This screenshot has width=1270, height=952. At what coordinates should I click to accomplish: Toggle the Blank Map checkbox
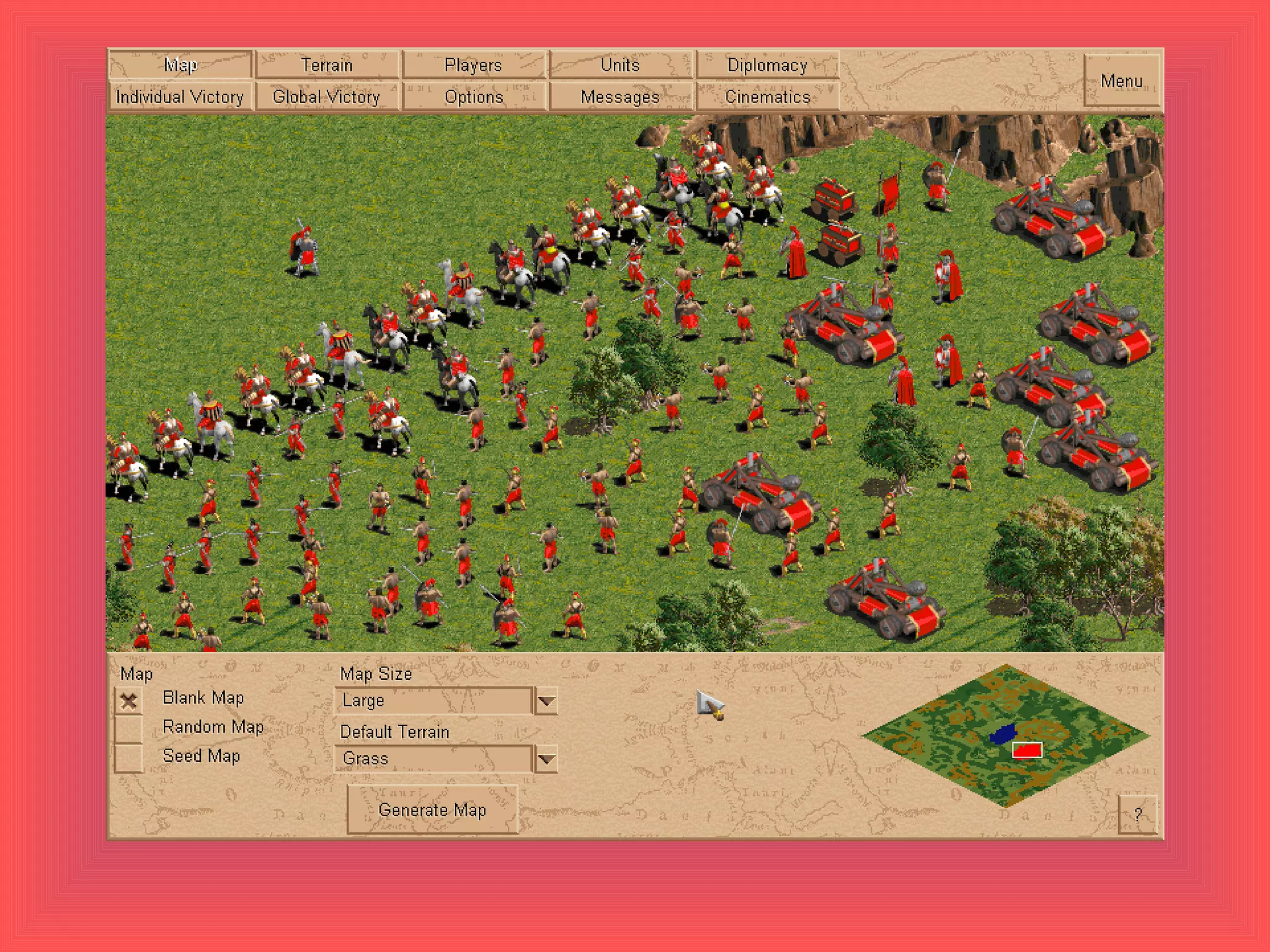click(129, 701)
